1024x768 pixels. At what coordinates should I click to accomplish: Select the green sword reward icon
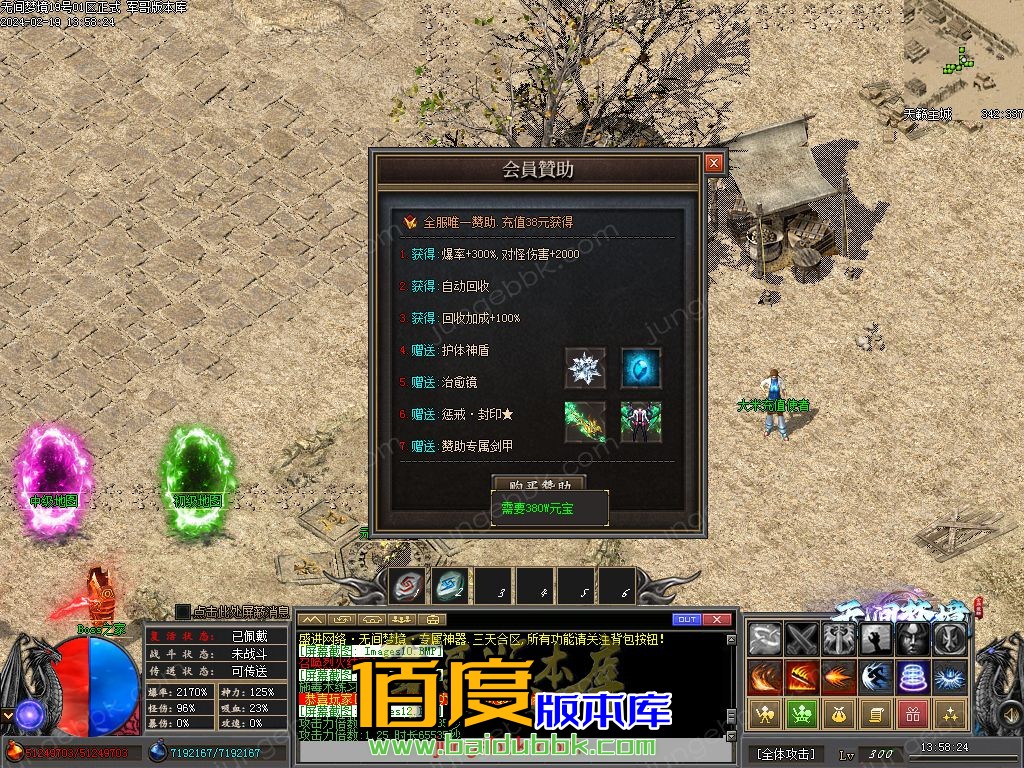pyautogui.click(x=585, y=421)
